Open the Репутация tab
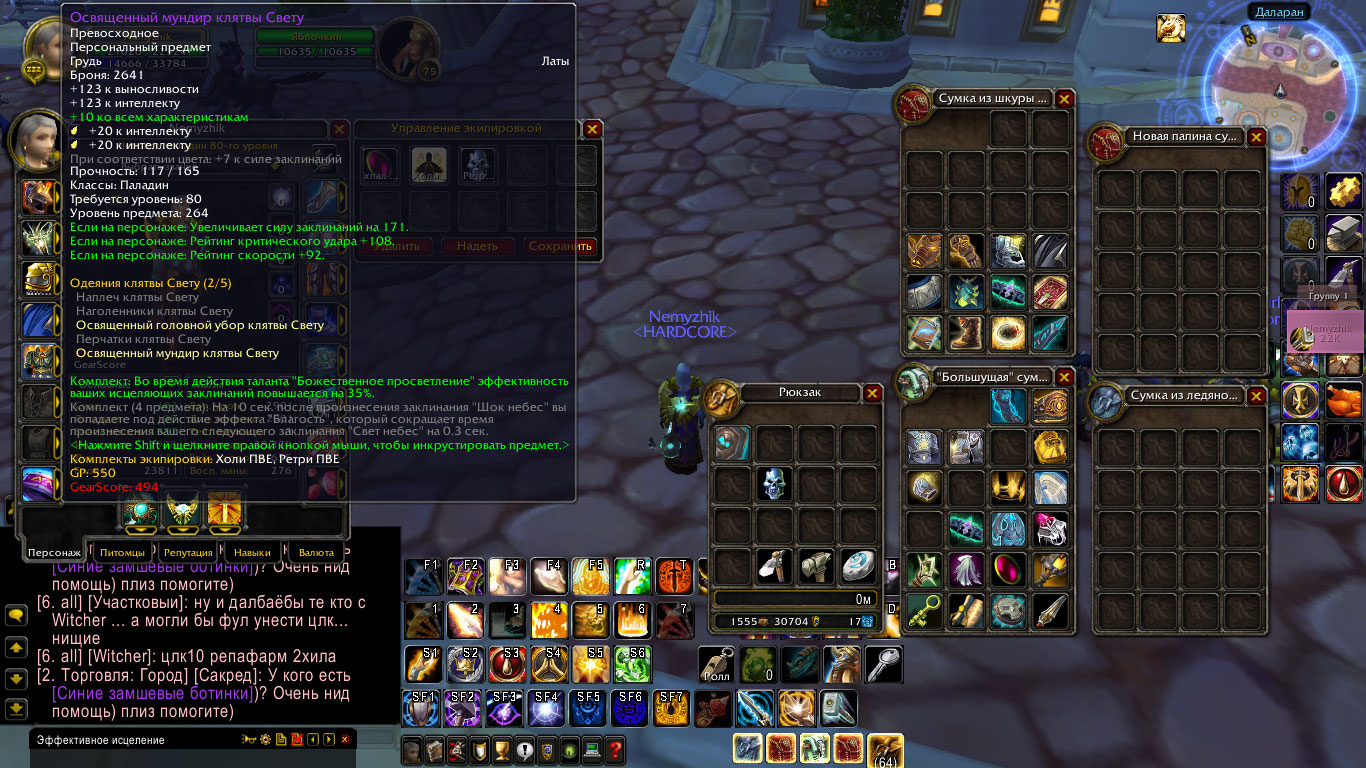The width and height of the screenshot is (1366, 768). [x=188, y=552]
